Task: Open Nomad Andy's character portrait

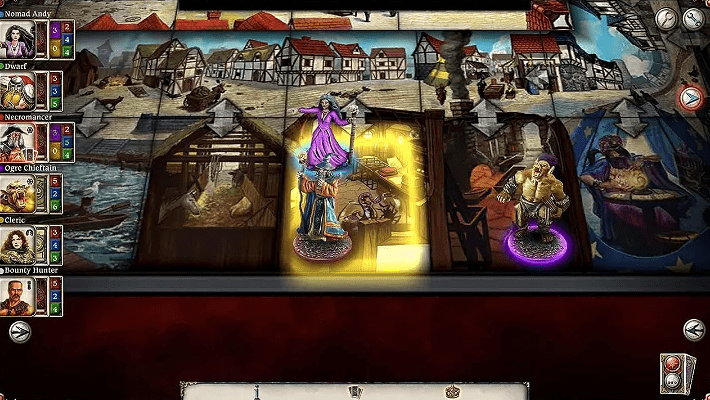Action: click(x=18, y=39)
